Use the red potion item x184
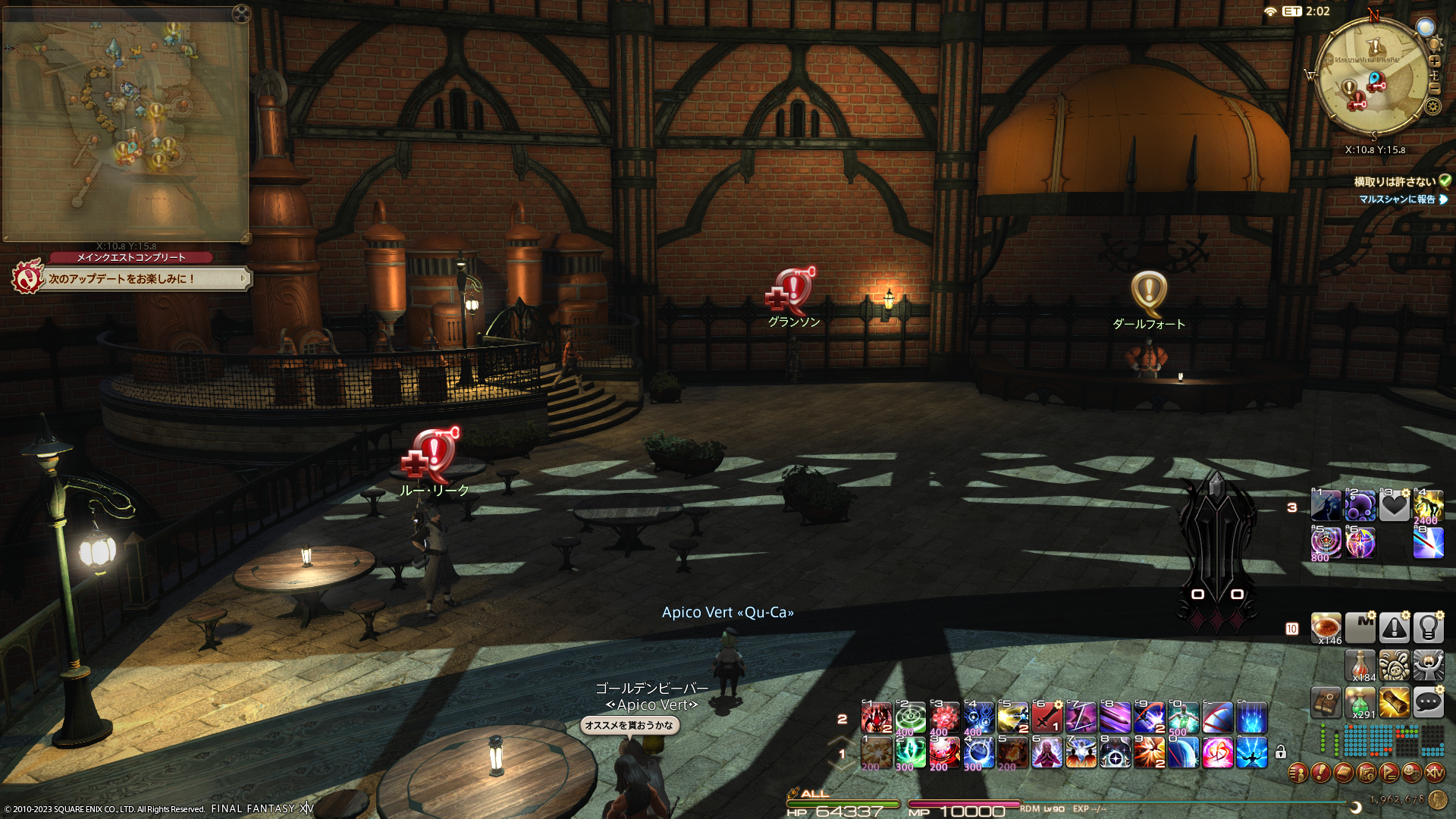The width and height of the screenshot is (1456, 819). point(1360,665)
